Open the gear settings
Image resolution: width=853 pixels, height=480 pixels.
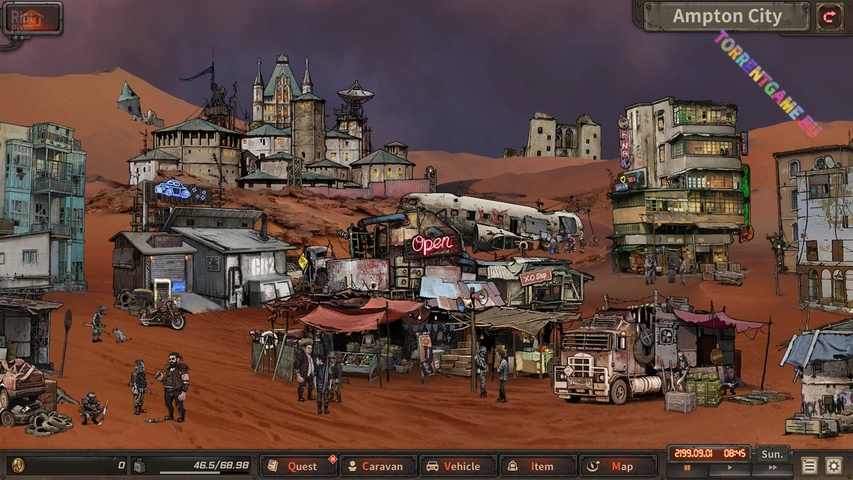click(x=834, y=465)
